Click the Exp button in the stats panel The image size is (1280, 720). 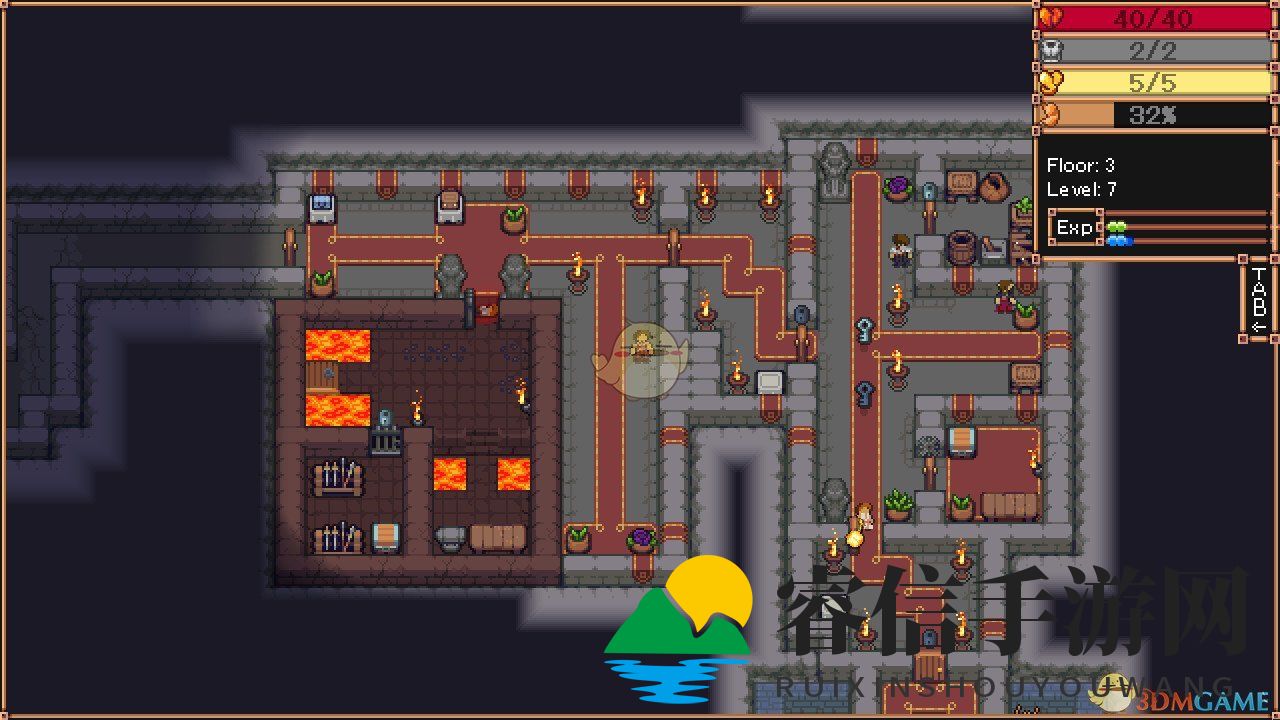tap(1074, 228)
